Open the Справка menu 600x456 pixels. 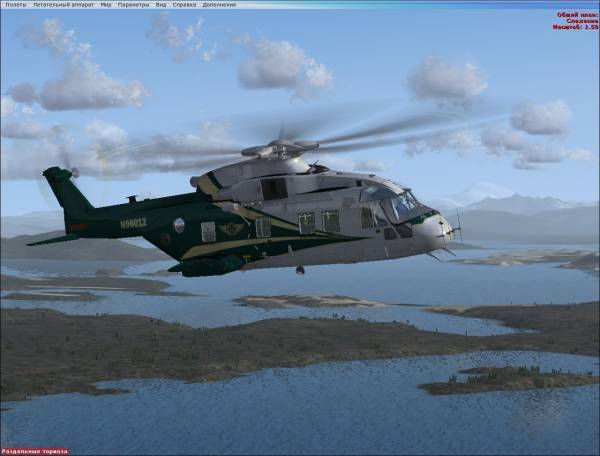tap(184, 4)
